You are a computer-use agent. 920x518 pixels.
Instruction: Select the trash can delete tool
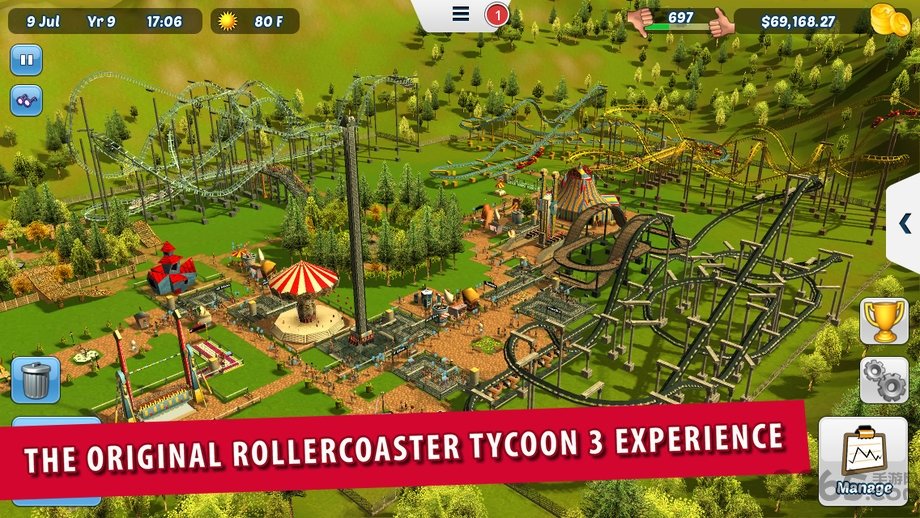(35, 381)
